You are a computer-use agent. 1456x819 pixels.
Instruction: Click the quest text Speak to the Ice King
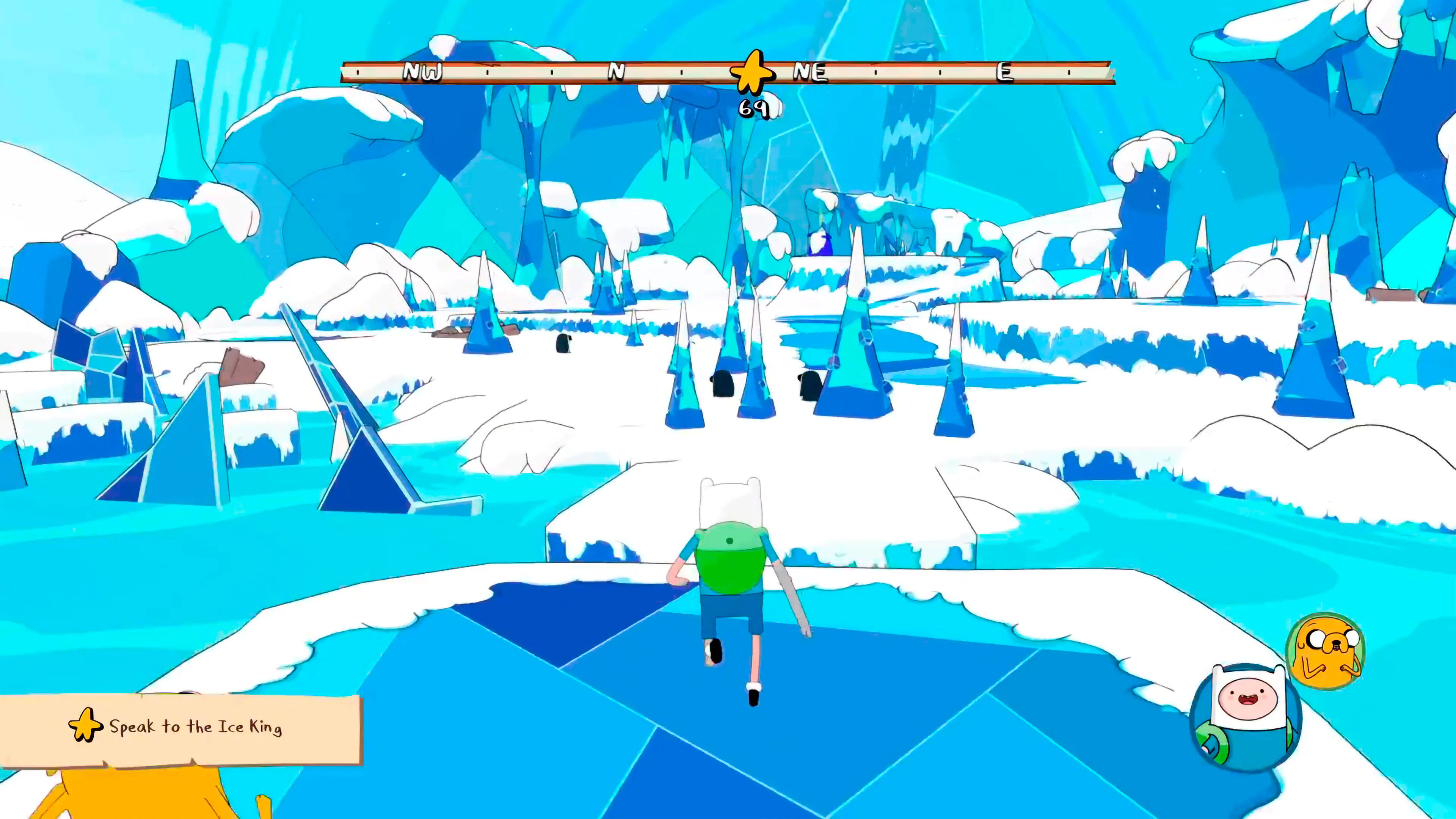pos(195,727)
